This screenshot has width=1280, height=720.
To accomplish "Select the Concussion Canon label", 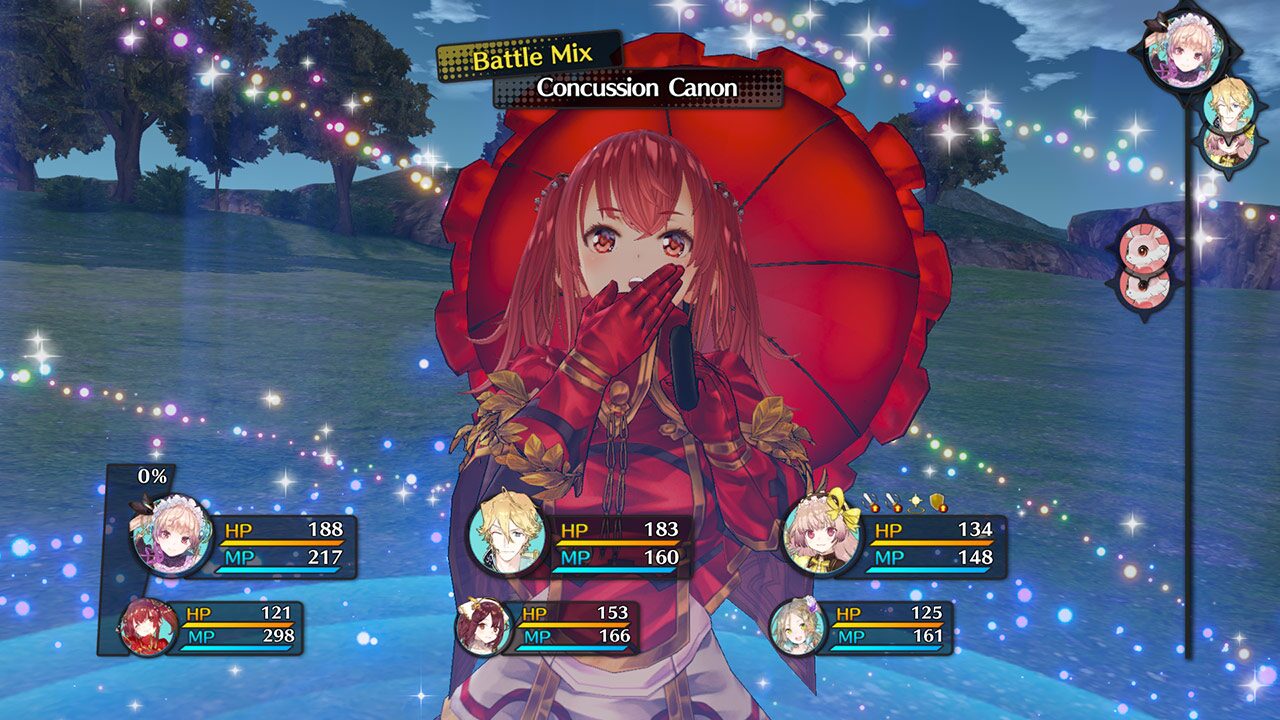I will click(635, 88).
